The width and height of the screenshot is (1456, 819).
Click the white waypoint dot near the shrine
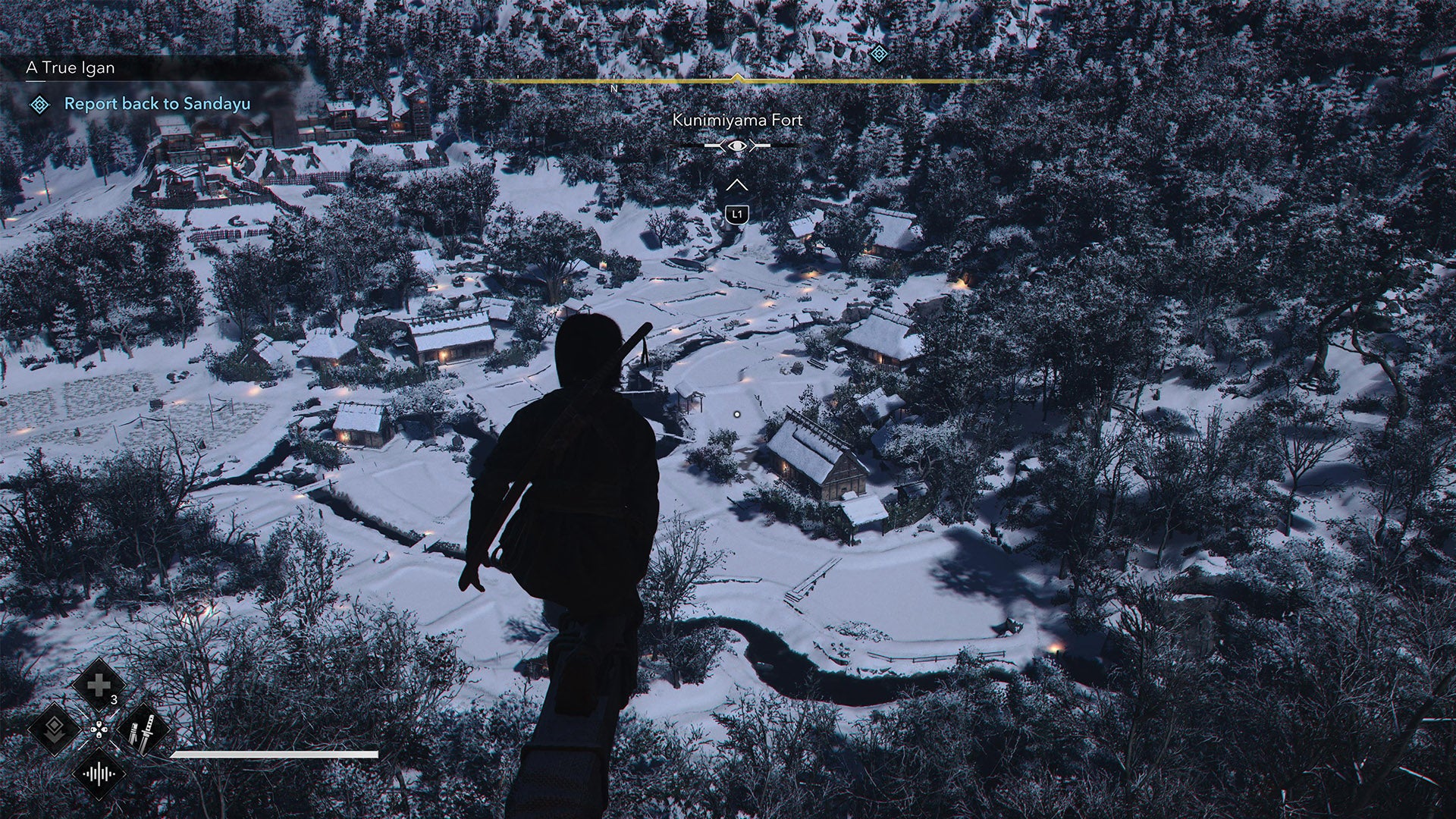pyautogui.click(x=736, y=413)
